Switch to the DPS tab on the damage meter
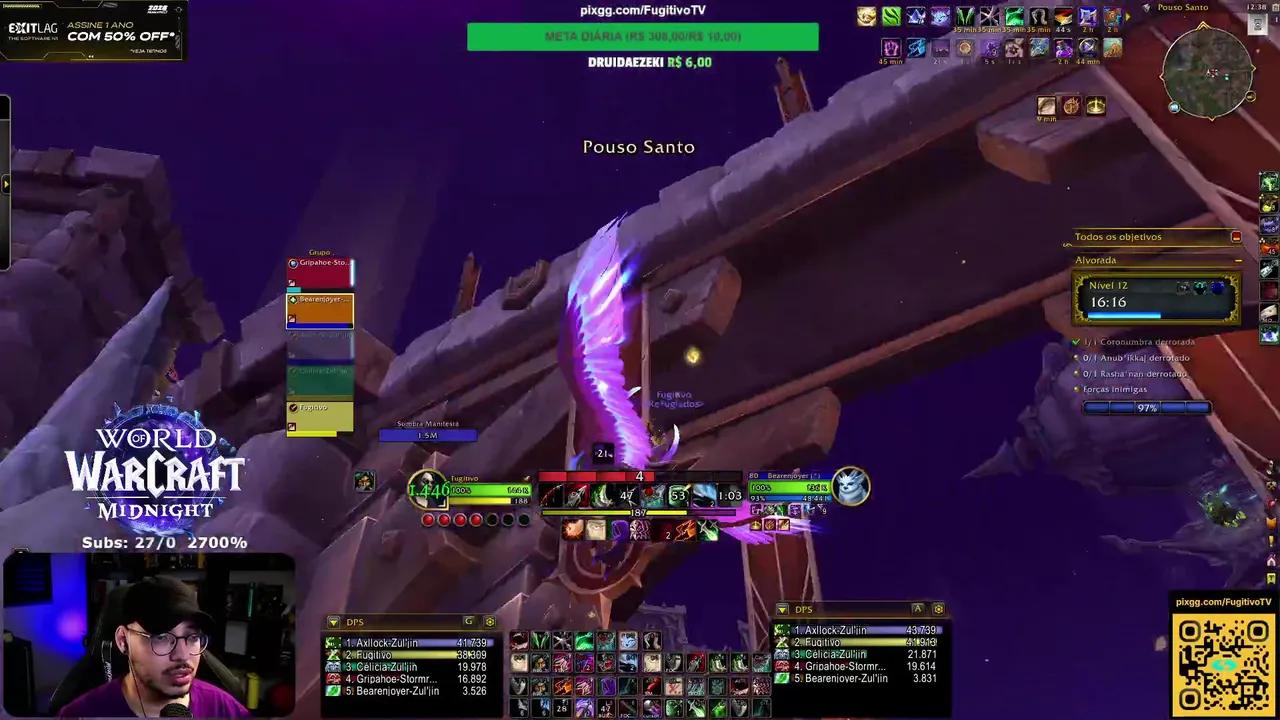 click(x=355, y=621)
